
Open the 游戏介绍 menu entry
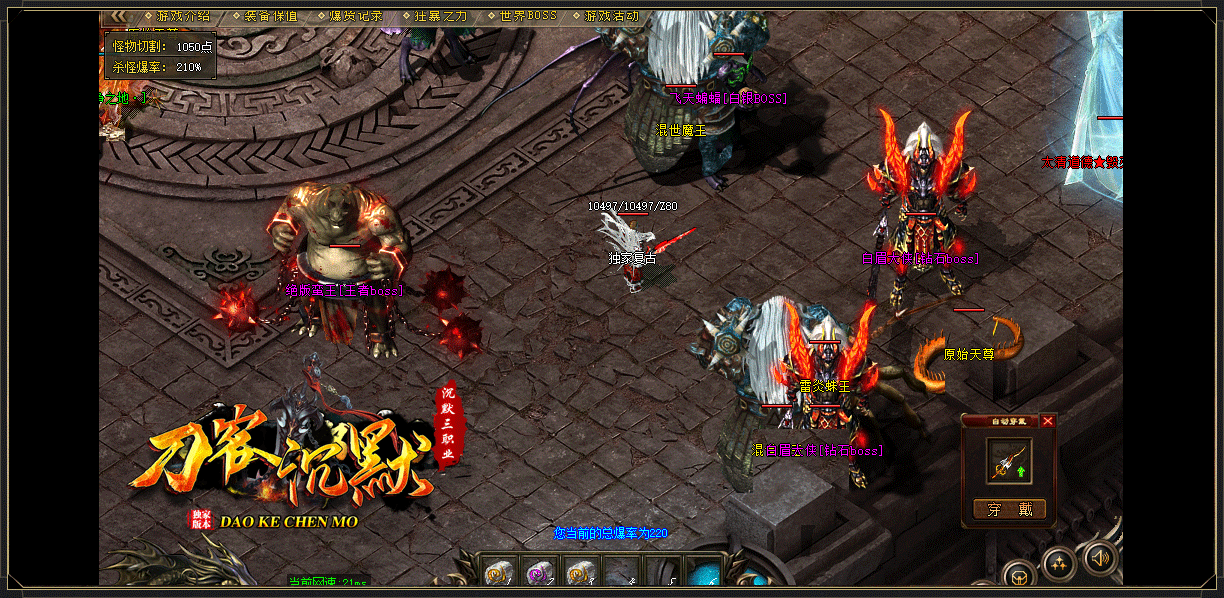tap(183, 16)
